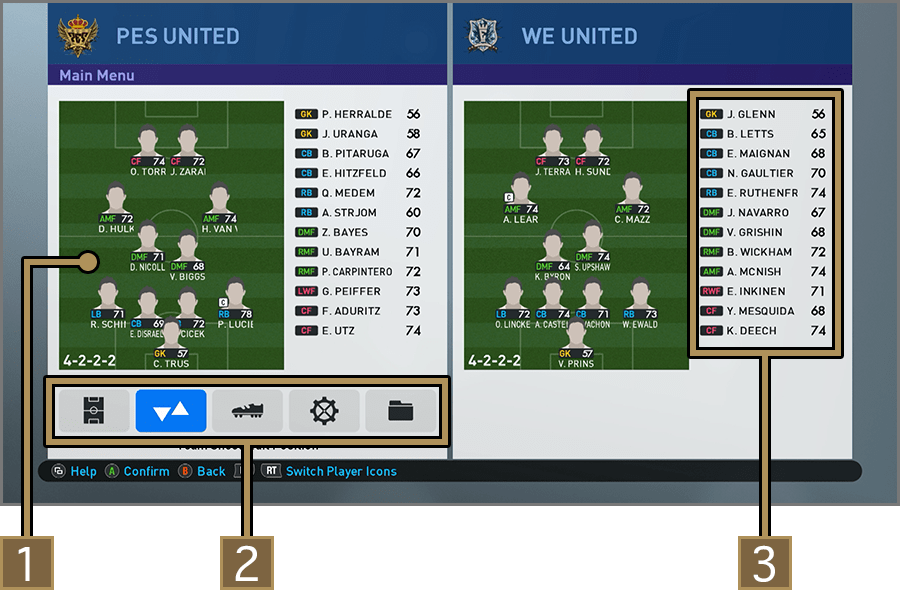Select the substitution arrows menu button
The height and width of the screenshot is (590, 900).
[171, 411]
